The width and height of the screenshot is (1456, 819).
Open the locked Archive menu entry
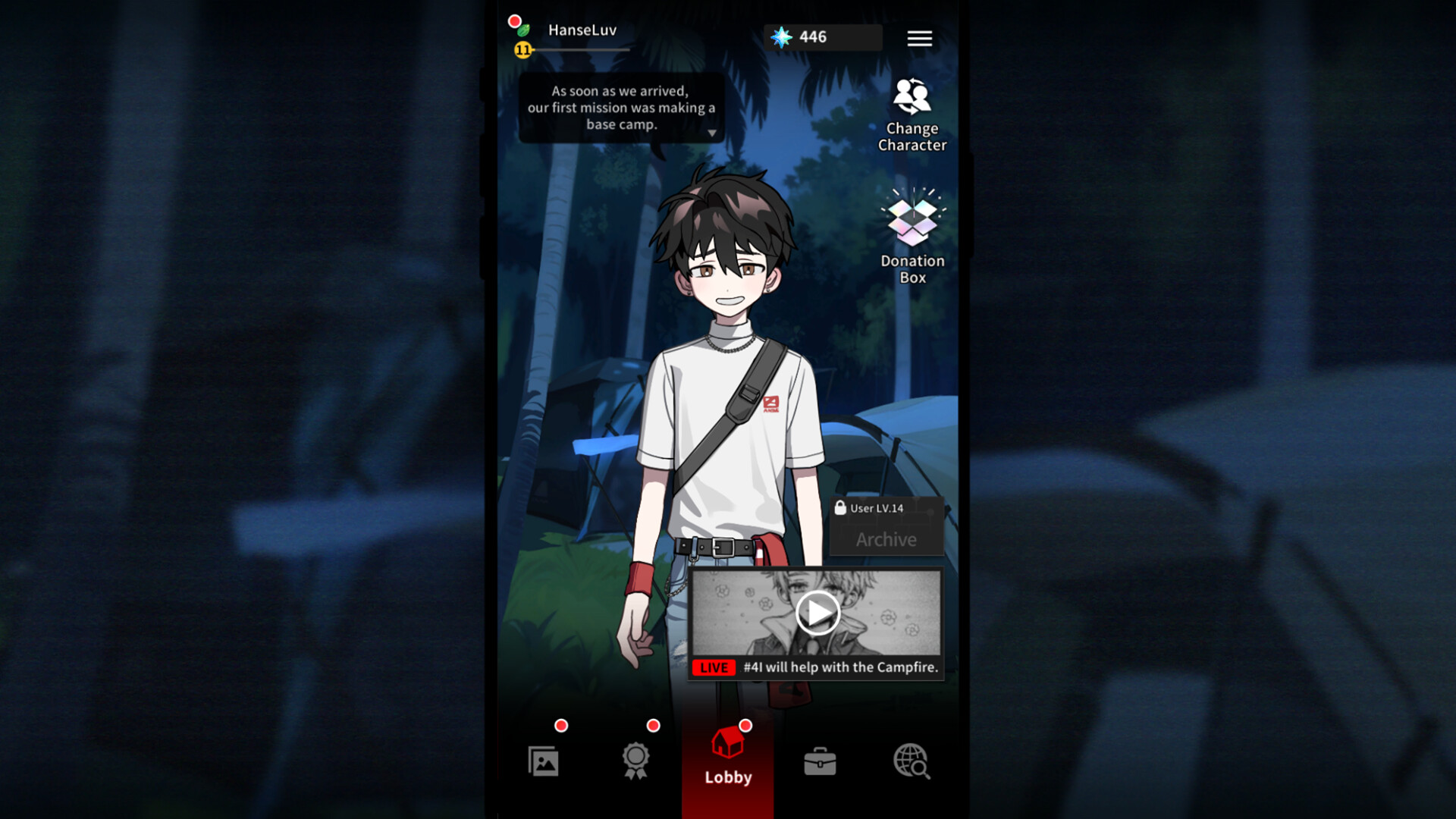point(886,539)
